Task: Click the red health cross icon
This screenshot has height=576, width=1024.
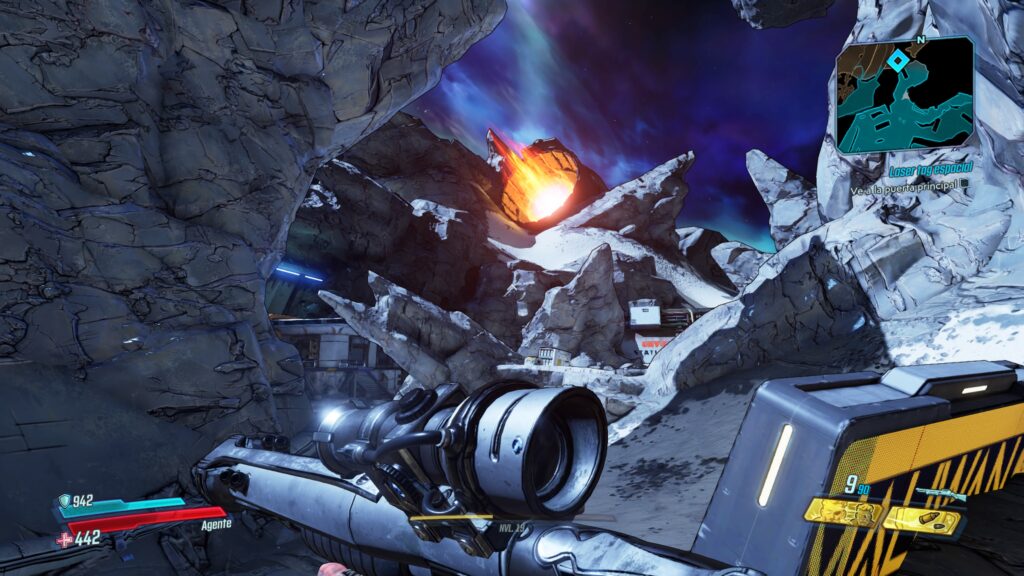Action: [65, 539]
